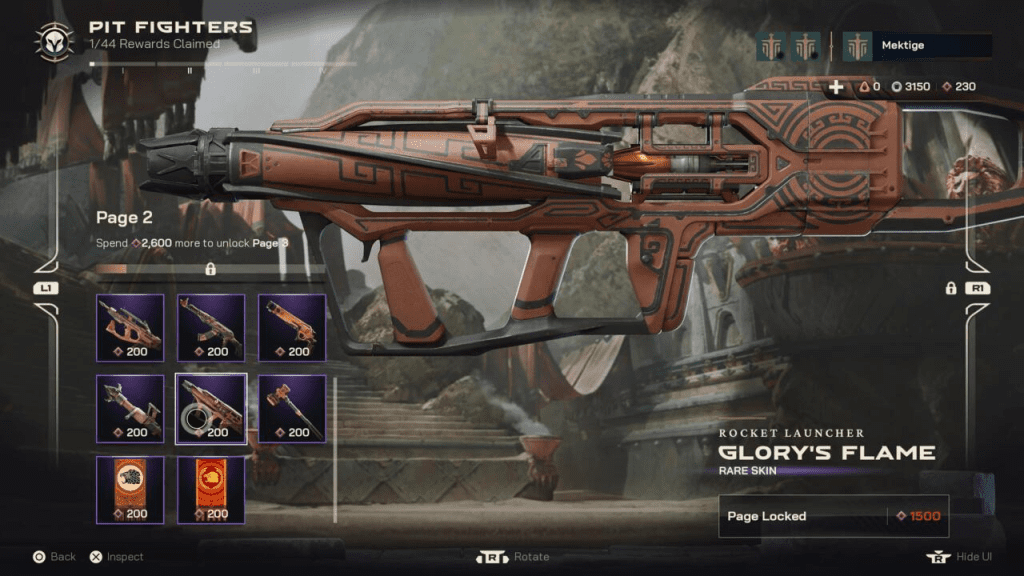Choose the sledgehammer skin reward

[292, 408]
